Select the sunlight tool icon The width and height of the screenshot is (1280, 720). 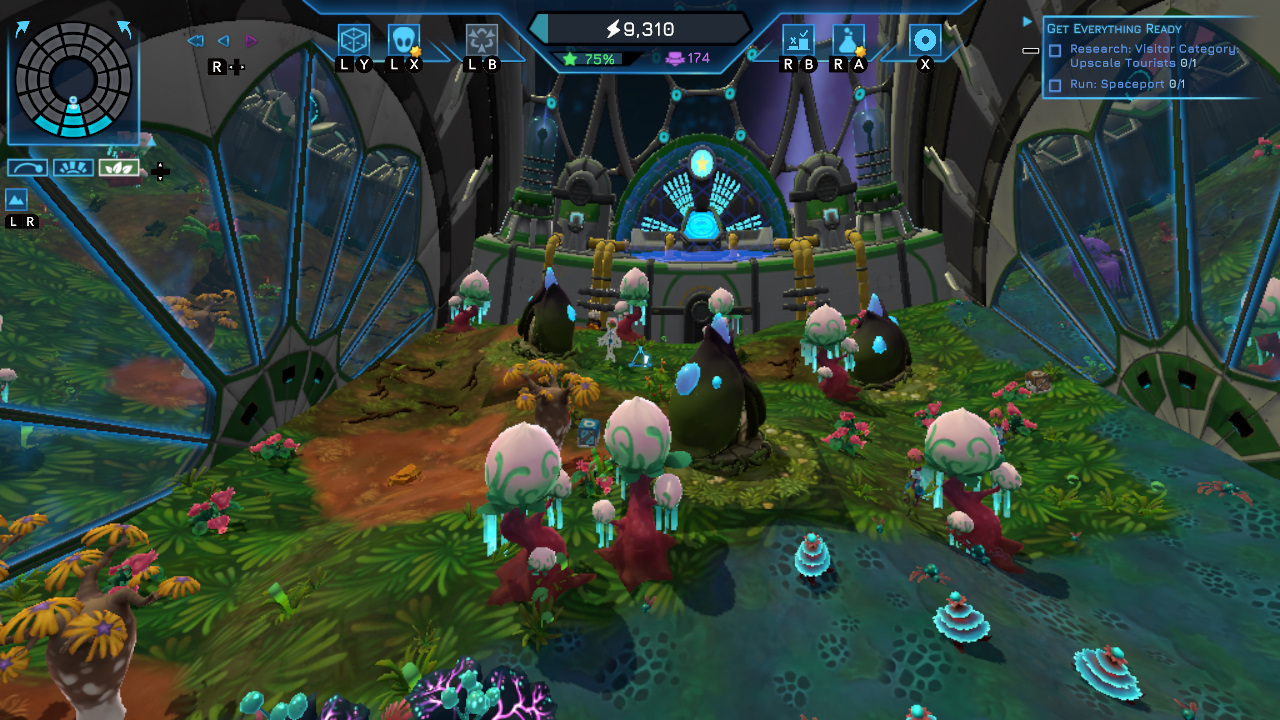[x=72, y=166]
